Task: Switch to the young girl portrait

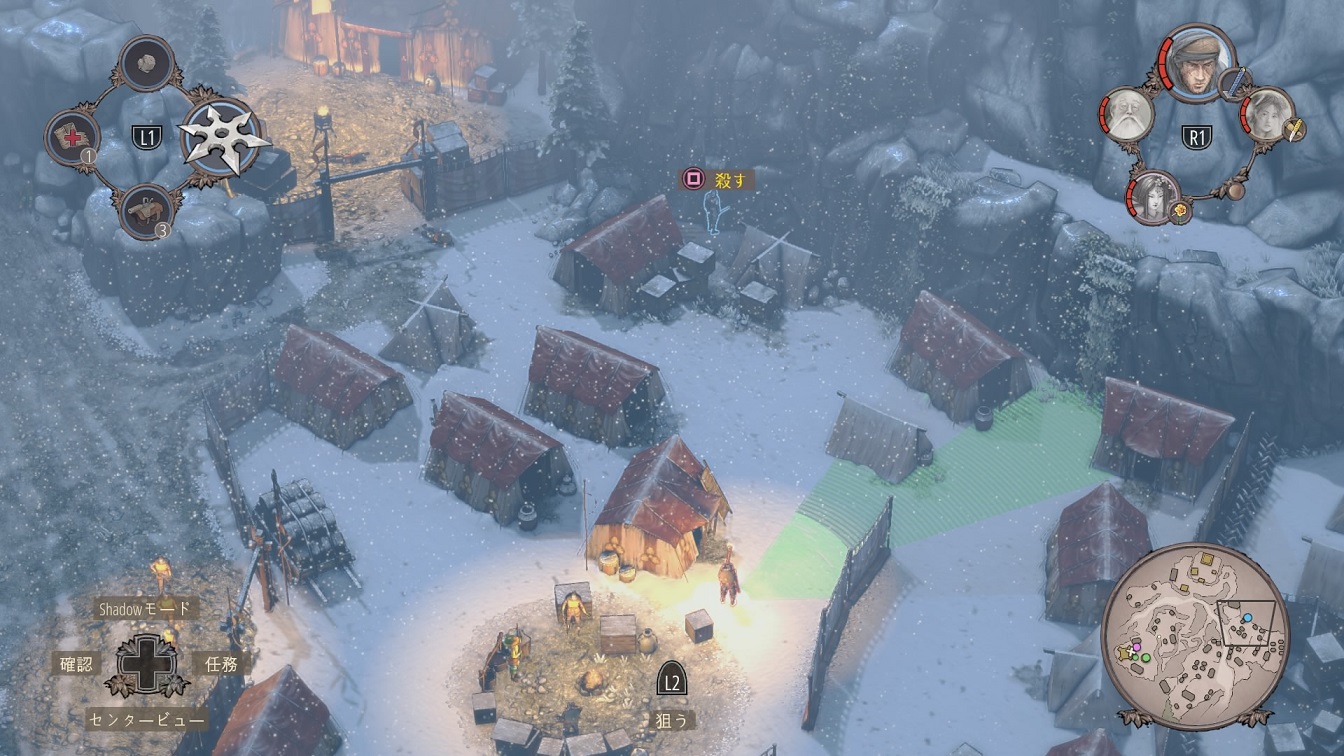Action: 1268,114
